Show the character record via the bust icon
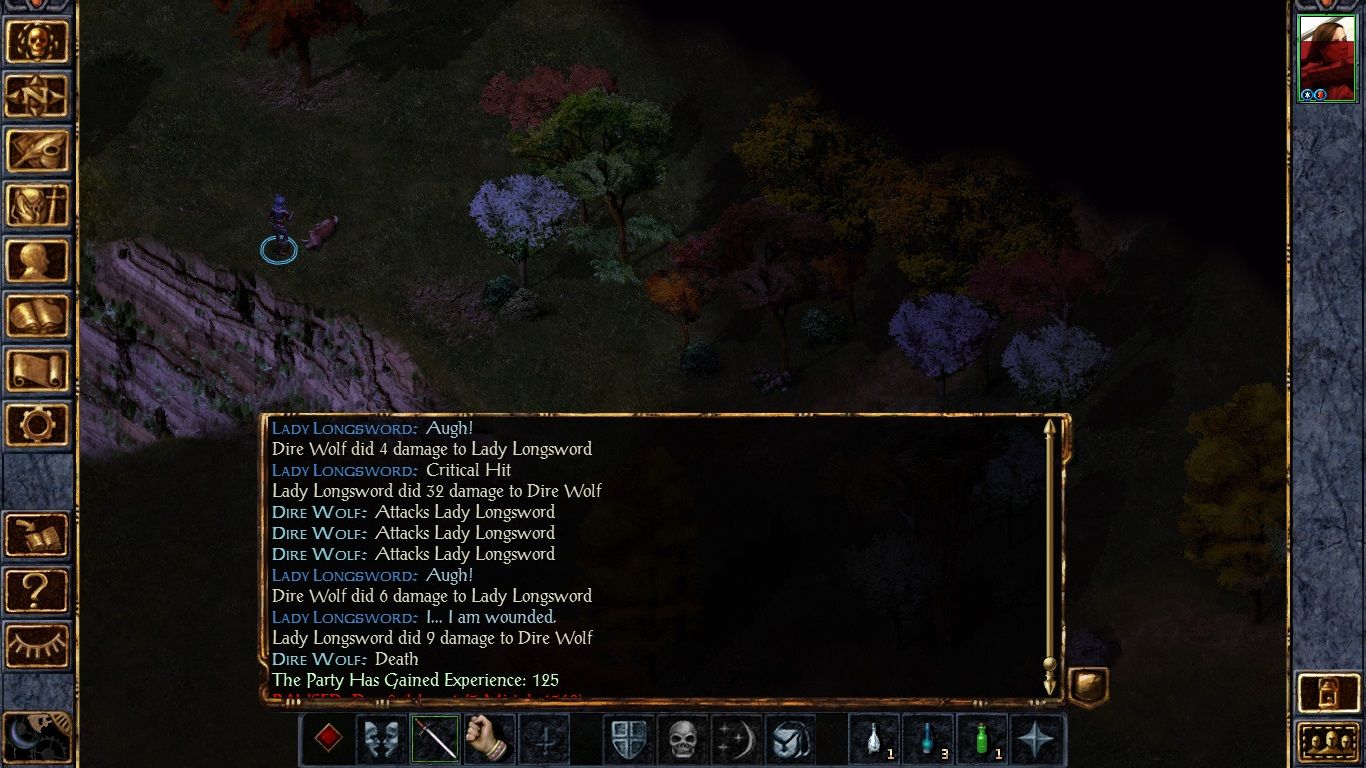1366x768 pixels. point(38,261)
